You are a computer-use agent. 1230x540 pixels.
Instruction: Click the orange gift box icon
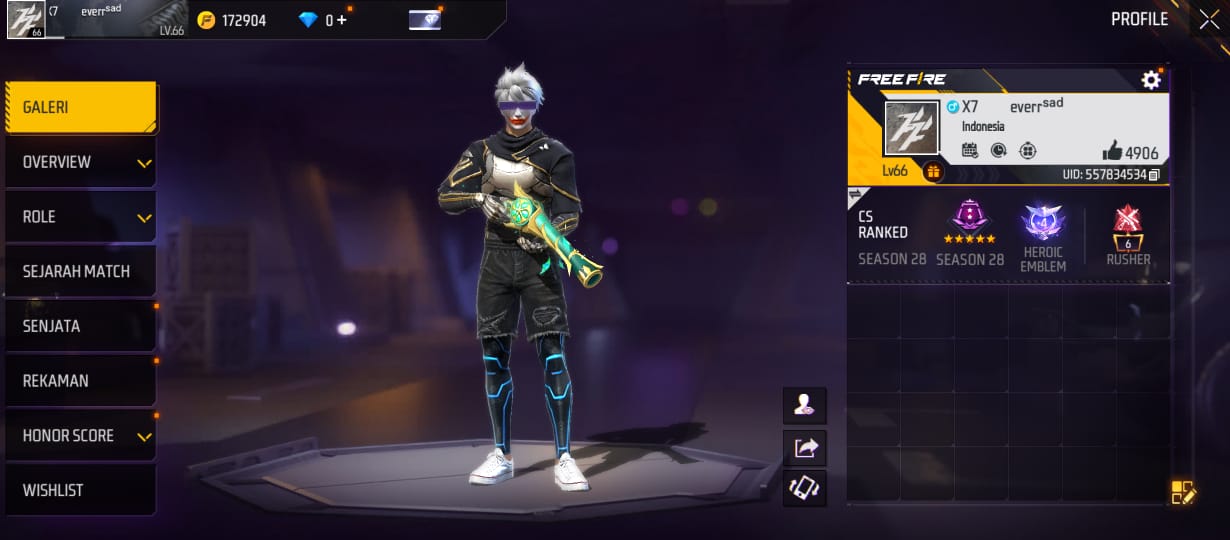[x=933, y=172]
